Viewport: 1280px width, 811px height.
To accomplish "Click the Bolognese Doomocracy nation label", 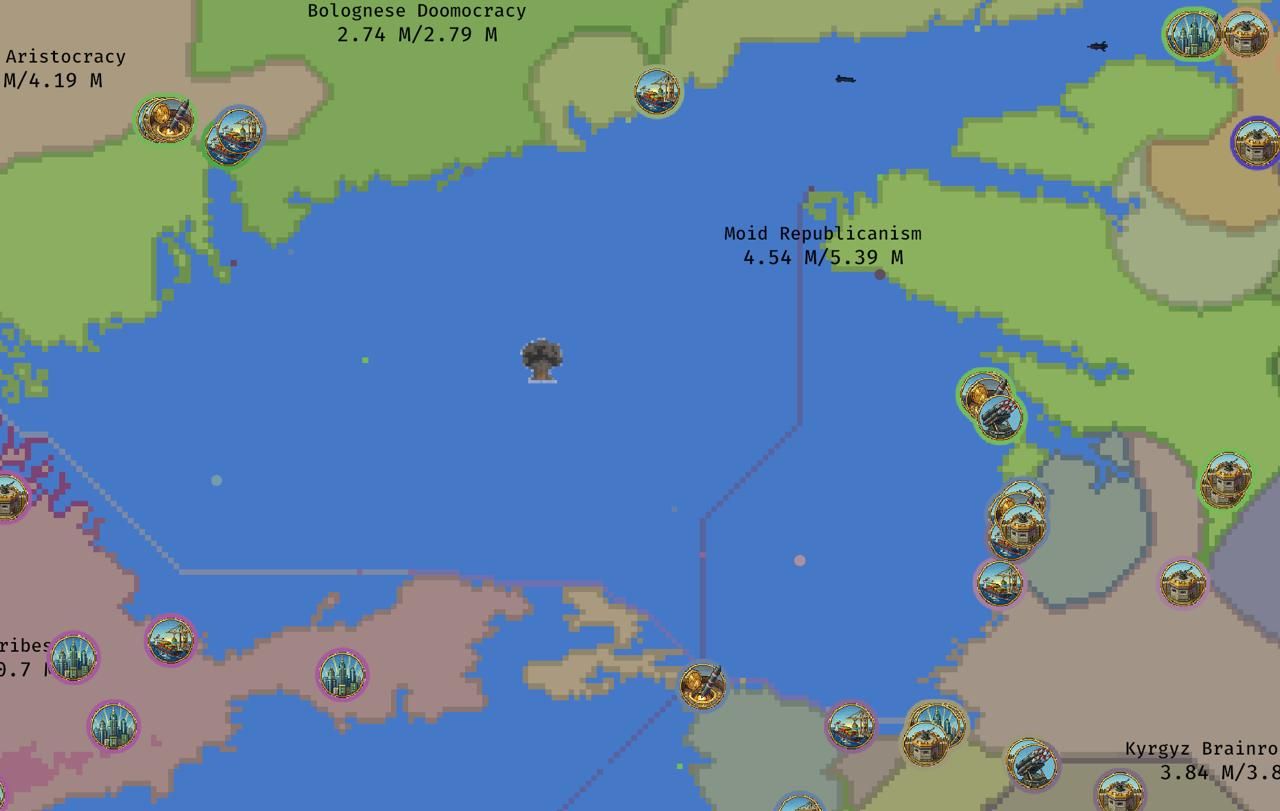I will [x=416, y=11].
